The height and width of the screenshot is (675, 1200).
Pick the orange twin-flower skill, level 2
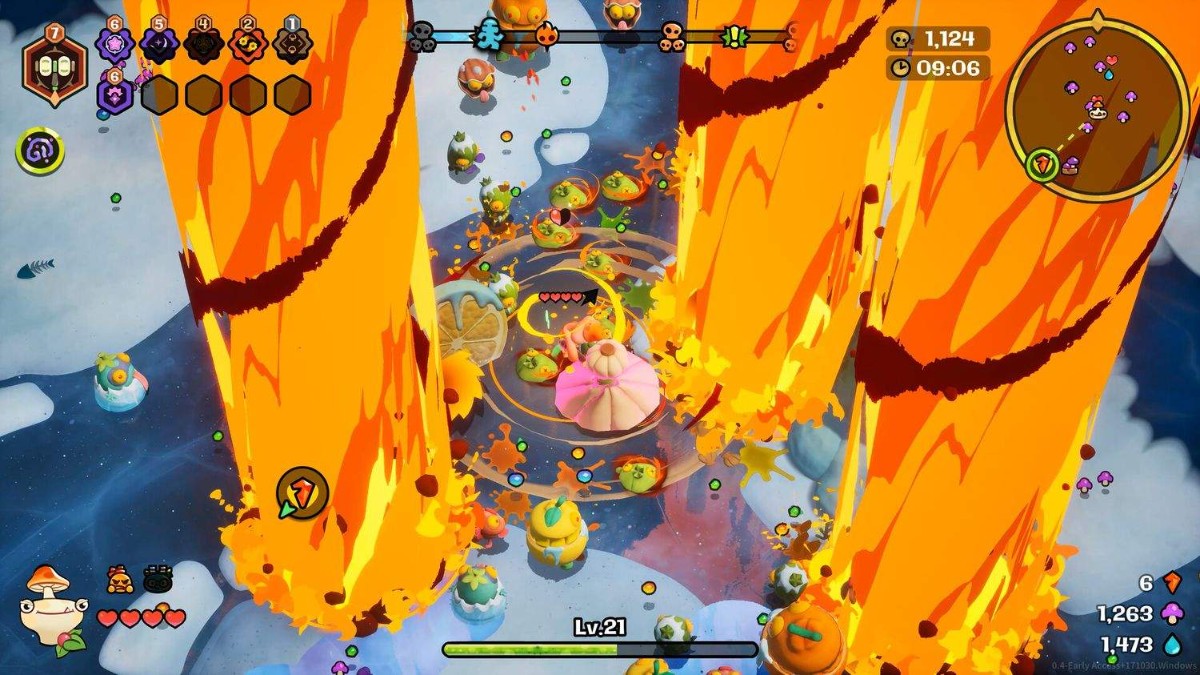tap(248, 44)
